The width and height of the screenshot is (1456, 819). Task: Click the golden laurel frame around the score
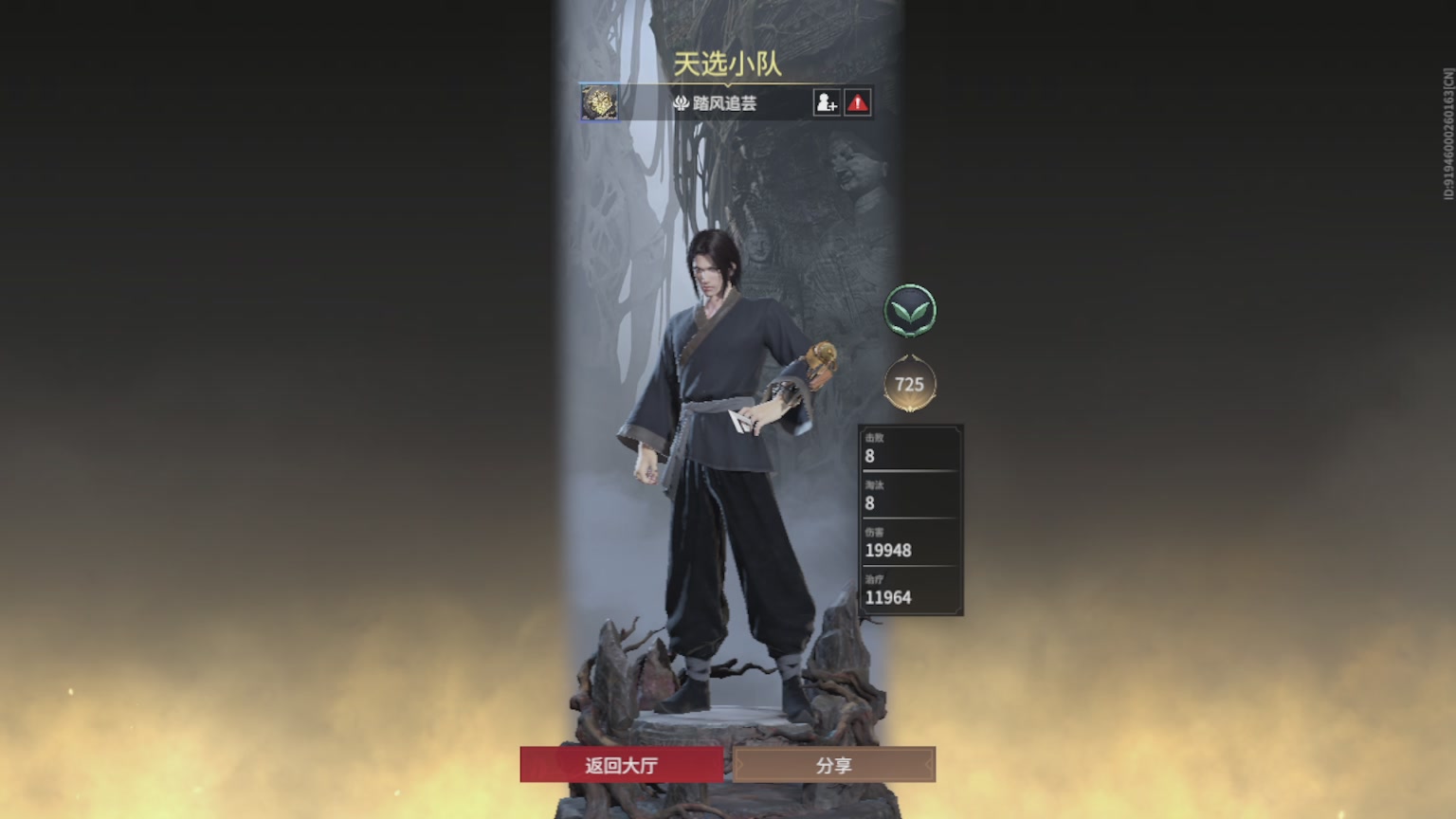[910, 408]
